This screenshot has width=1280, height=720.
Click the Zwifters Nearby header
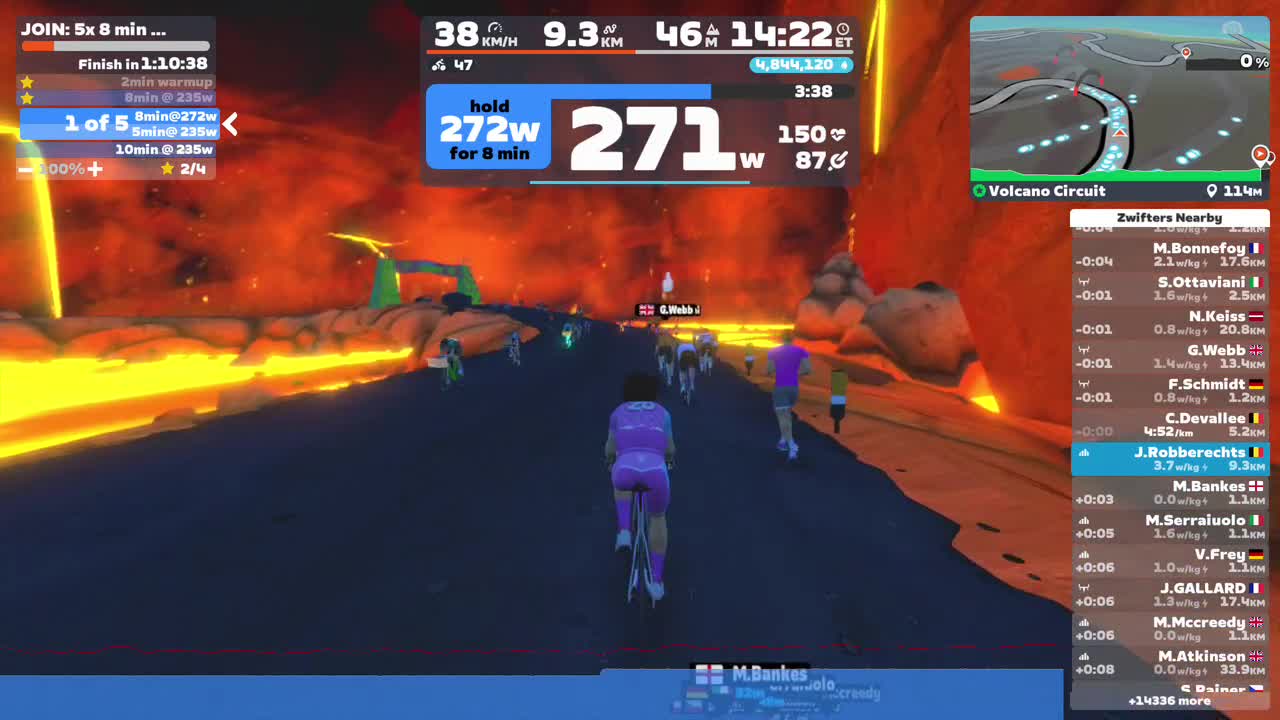pyautogui.click(x=1169, y=217)
